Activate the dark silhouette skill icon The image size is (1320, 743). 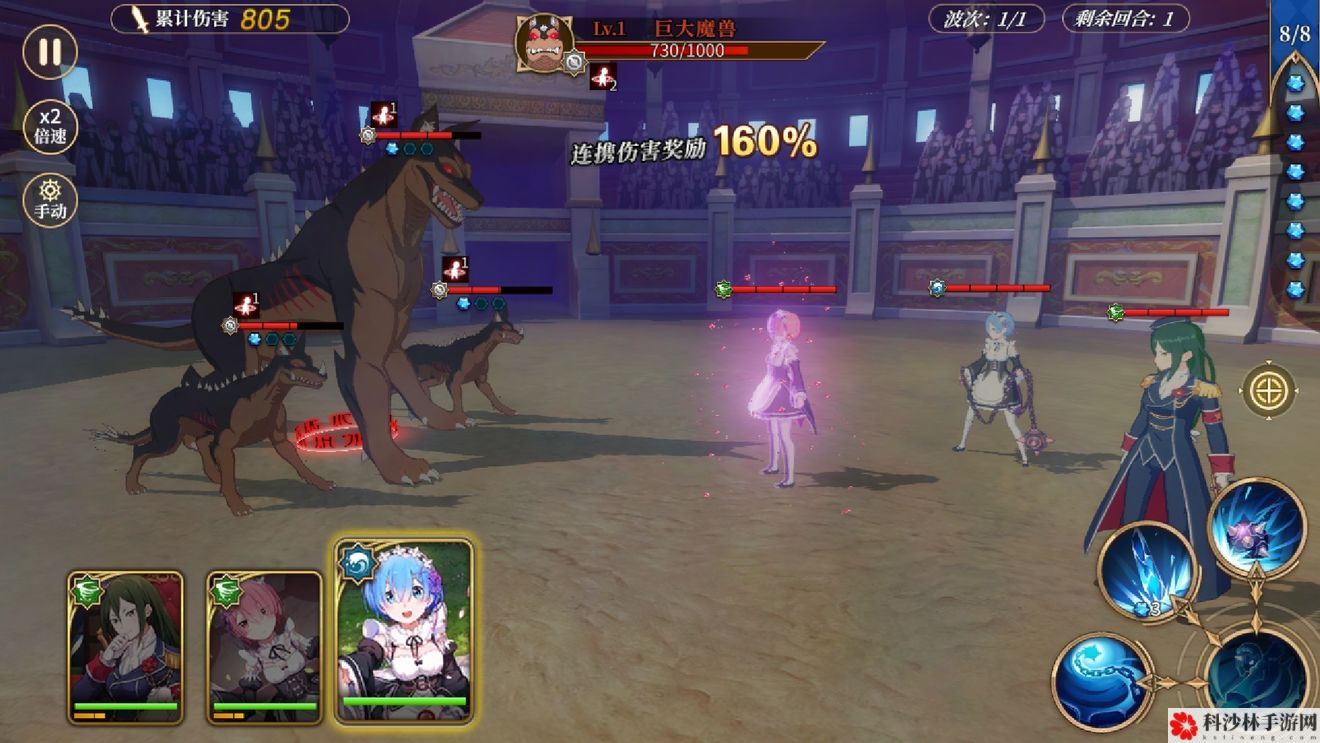1256,677
